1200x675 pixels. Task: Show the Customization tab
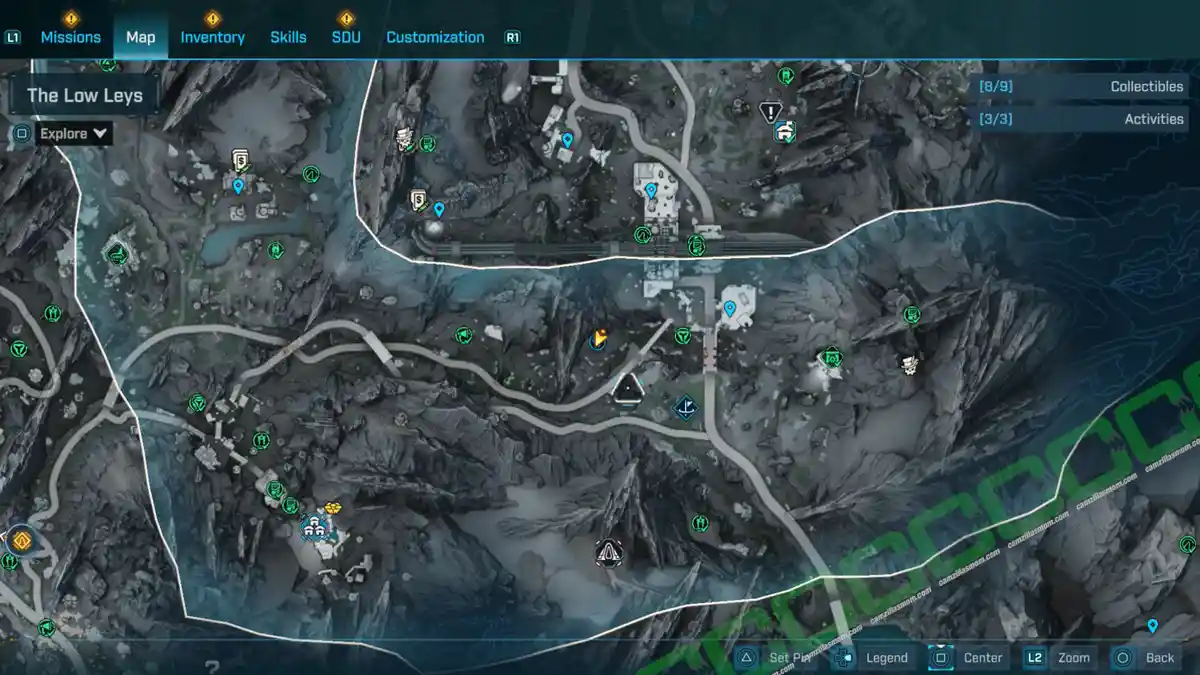(435, 37)
